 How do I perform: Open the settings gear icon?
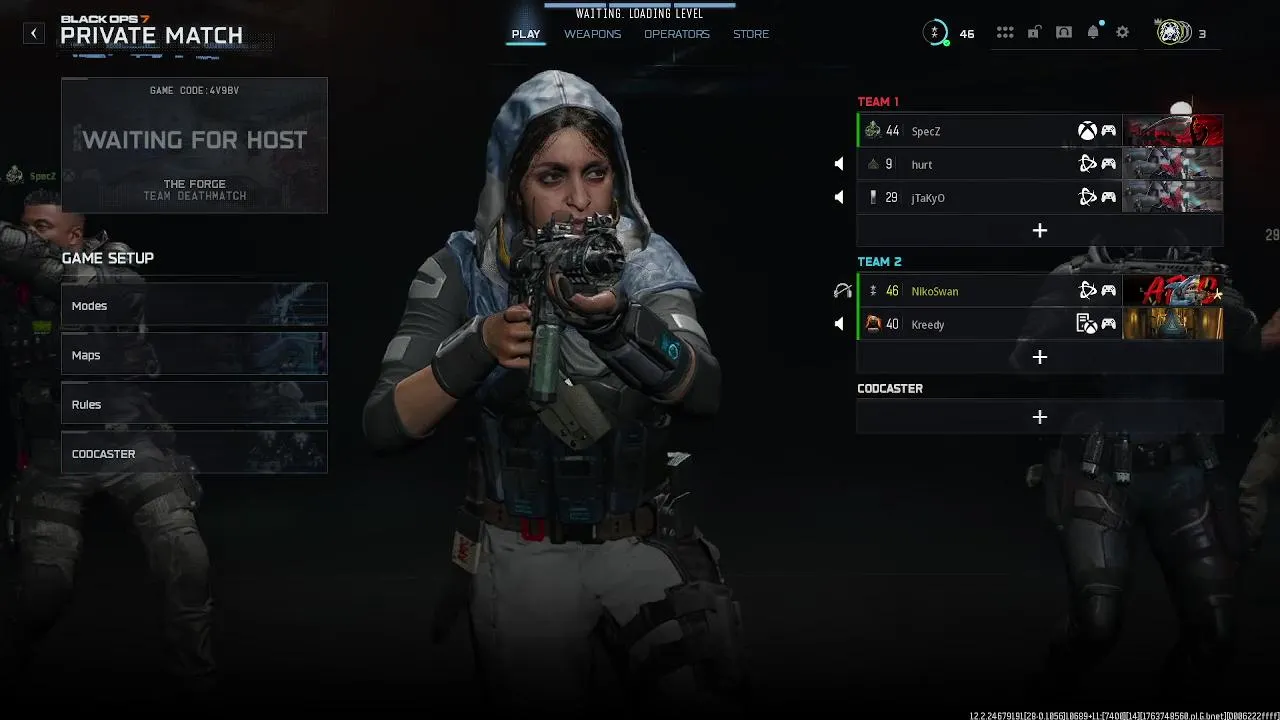1123,33
